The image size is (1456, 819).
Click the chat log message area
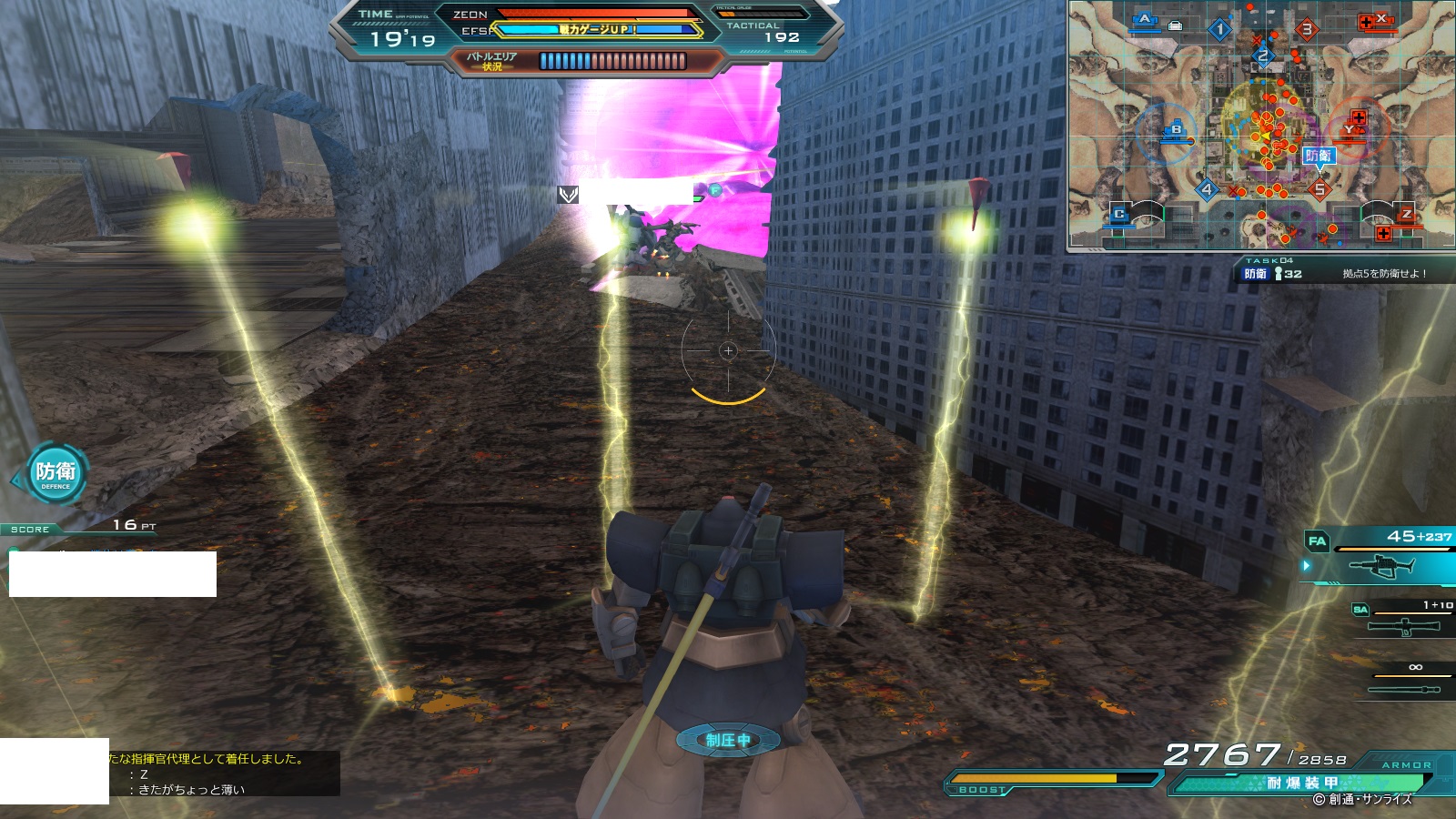[x=224, y=773]
